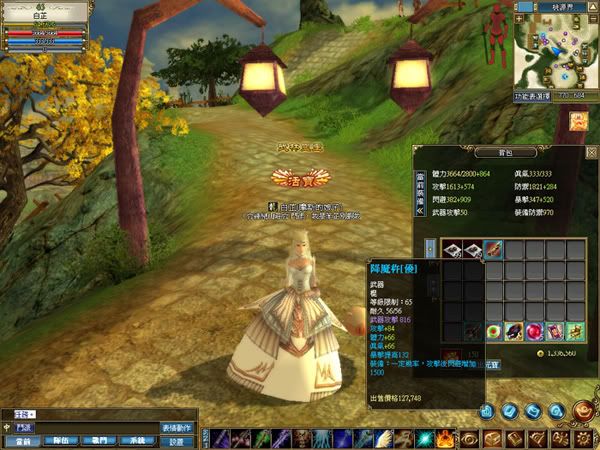Click the orange event icon below minimap
Screen dimensions: 600x450
pos(579,121)
